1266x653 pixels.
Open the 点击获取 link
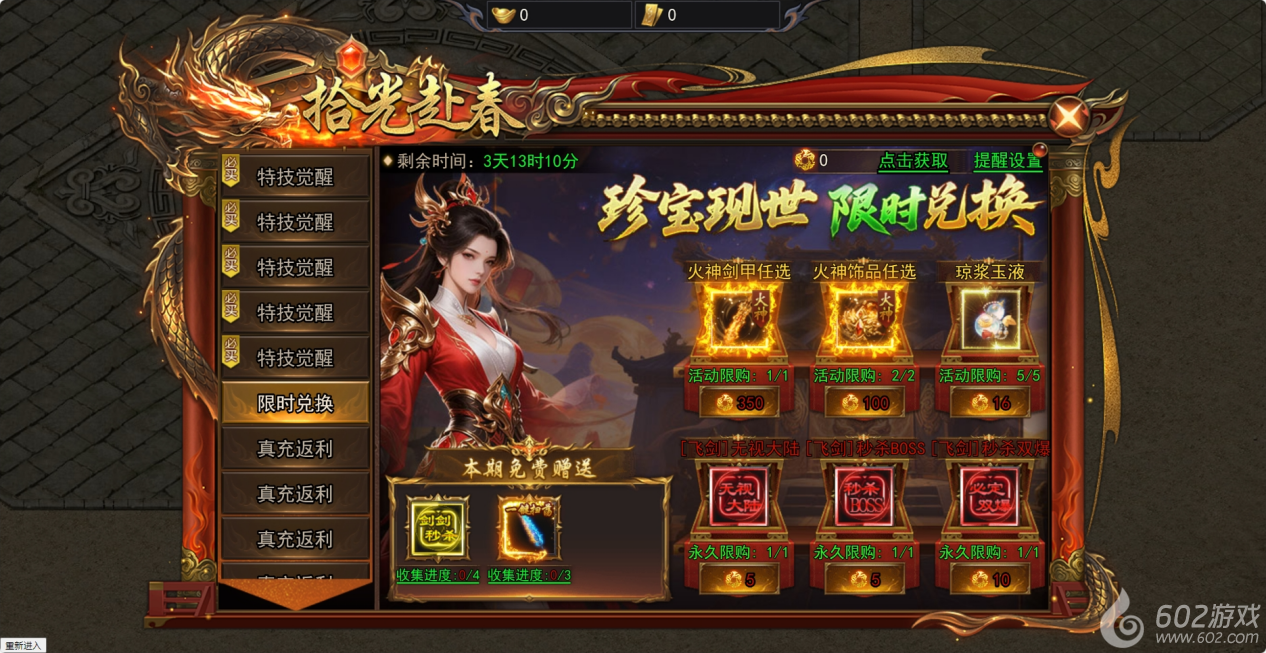click(913, 161)
